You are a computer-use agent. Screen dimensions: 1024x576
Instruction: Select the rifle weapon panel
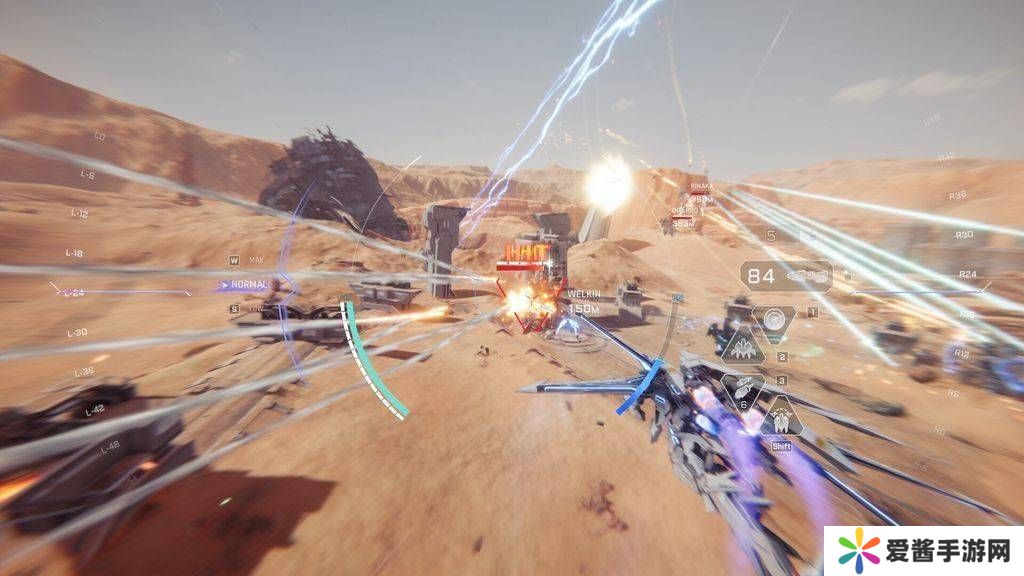tap(787, 274)
